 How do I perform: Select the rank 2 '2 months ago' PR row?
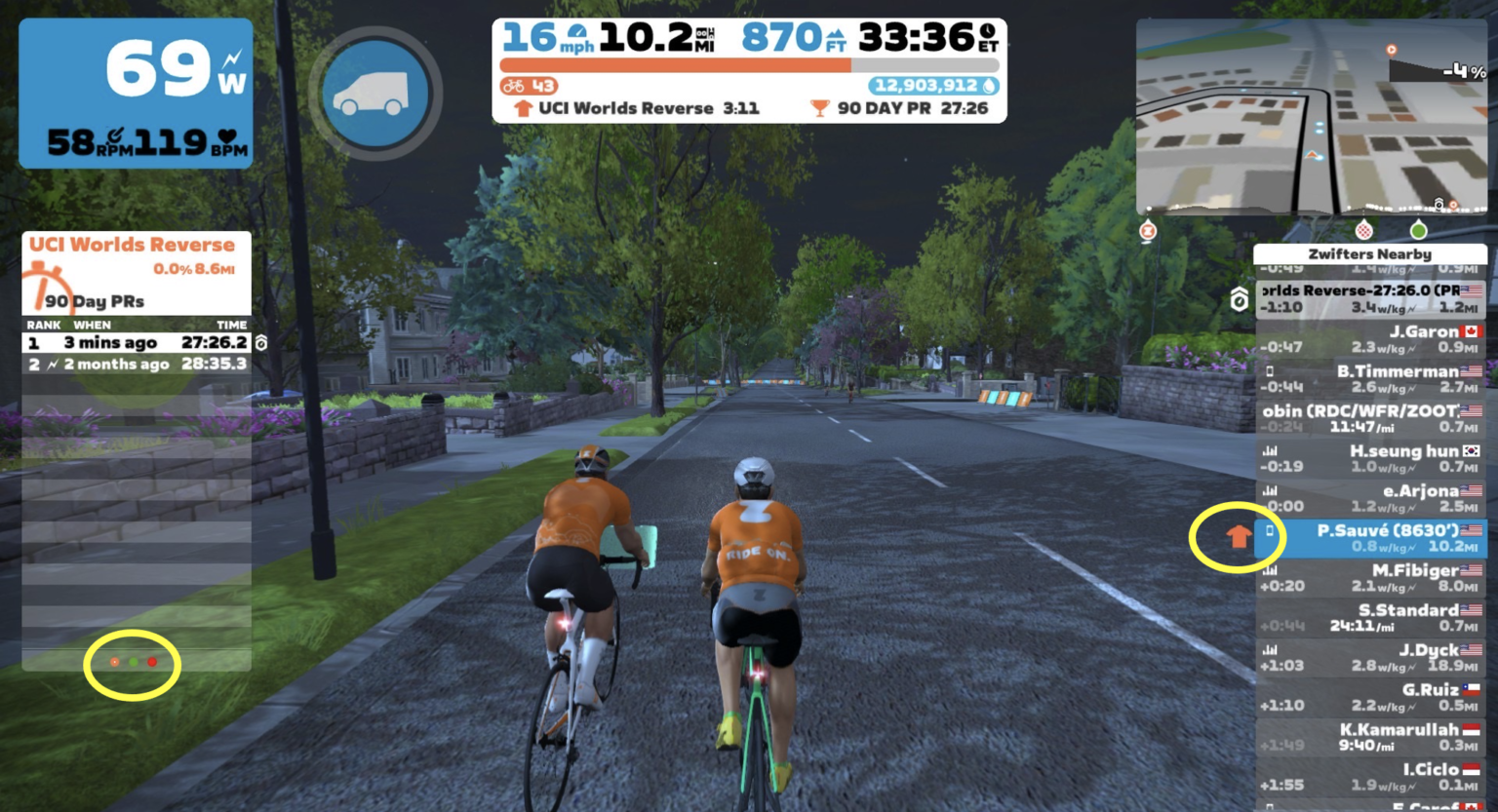pyautogui.click(x=137, y=365)
